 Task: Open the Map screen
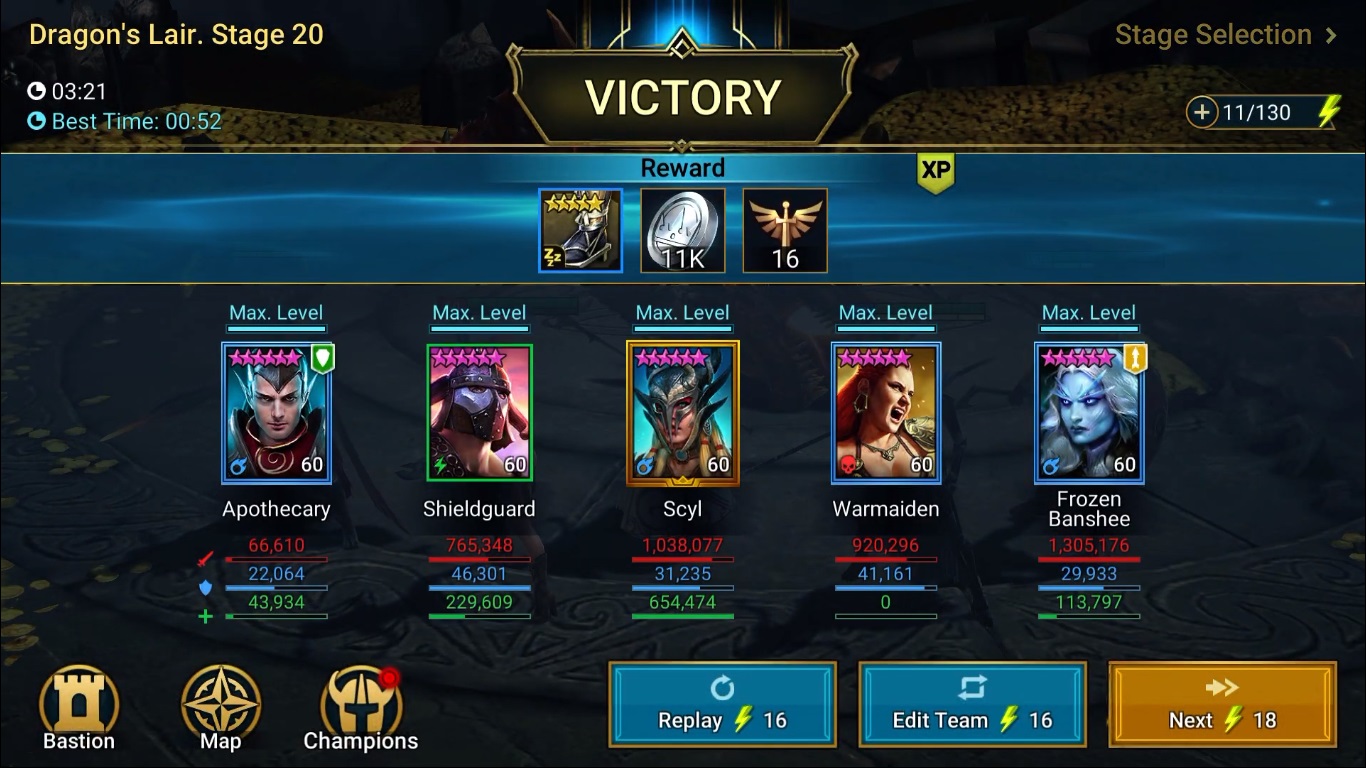219,707
